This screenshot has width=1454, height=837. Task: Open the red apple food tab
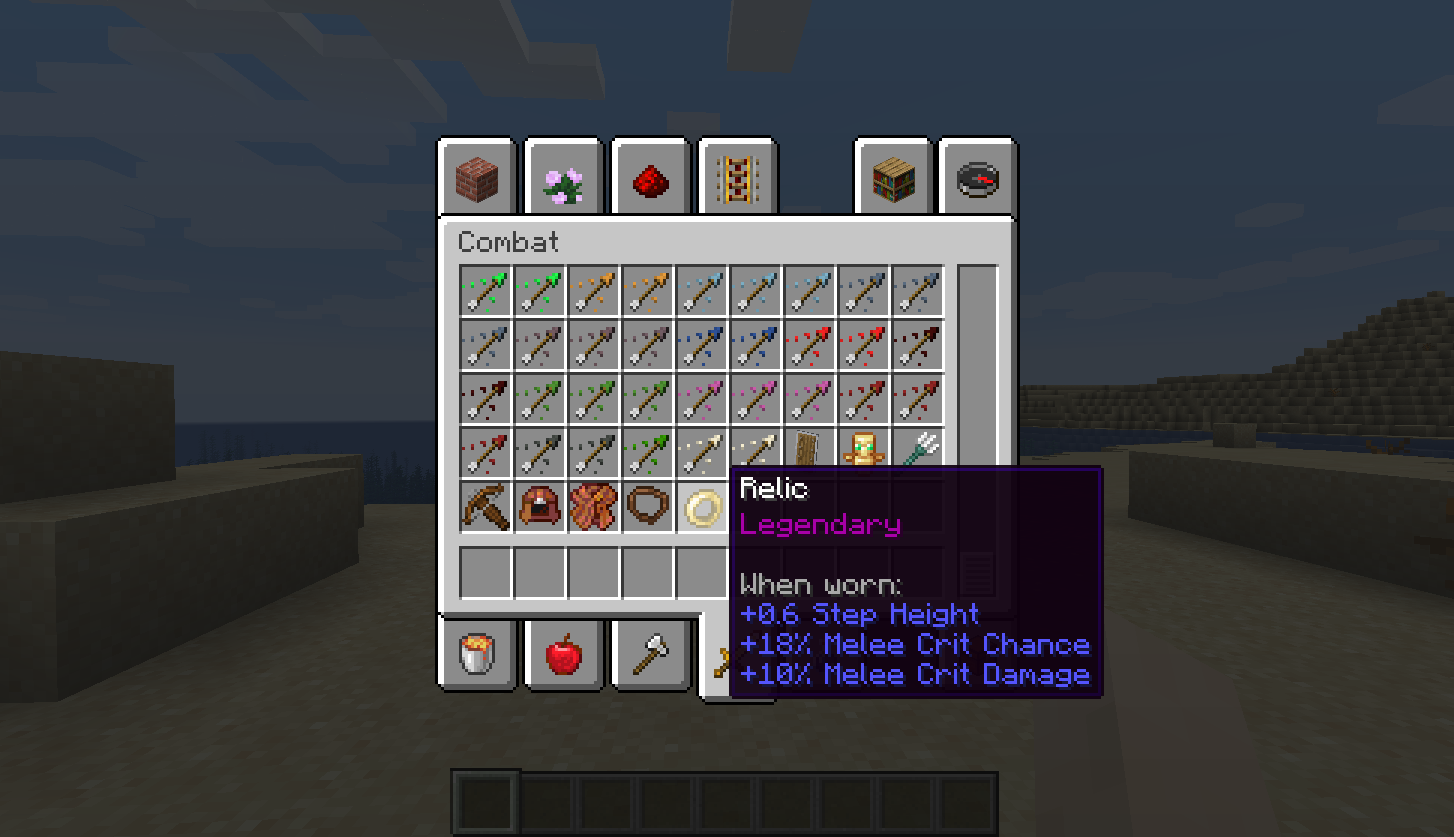[x=564, y=655]
